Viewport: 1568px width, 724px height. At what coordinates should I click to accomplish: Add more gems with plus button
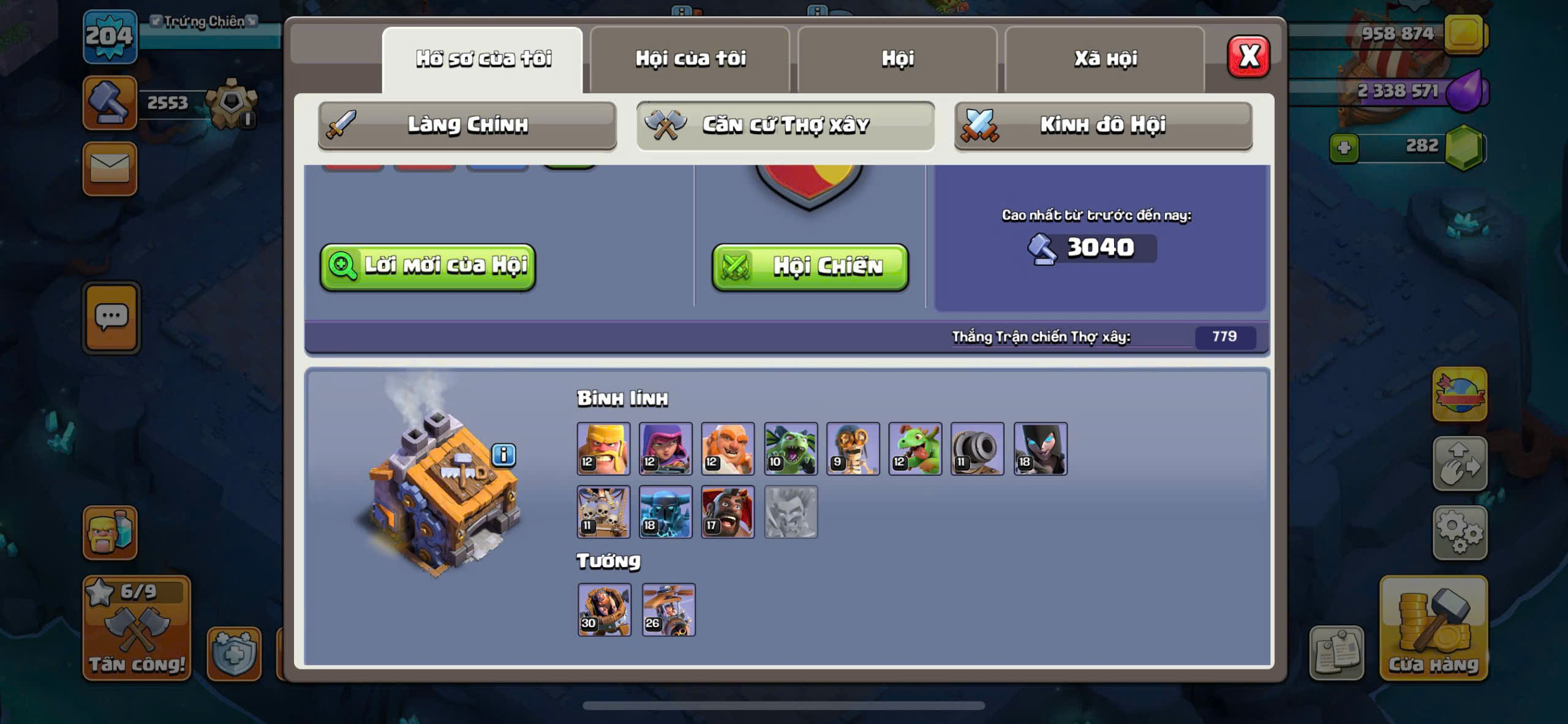1344,148
